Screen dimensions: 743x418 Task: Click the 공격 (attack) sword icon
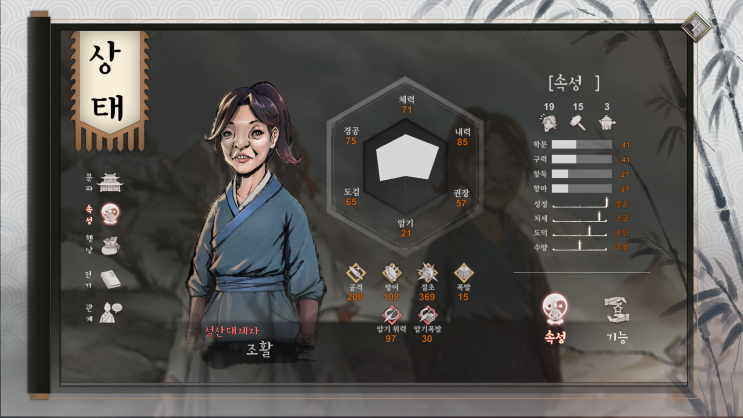point(355,273)
